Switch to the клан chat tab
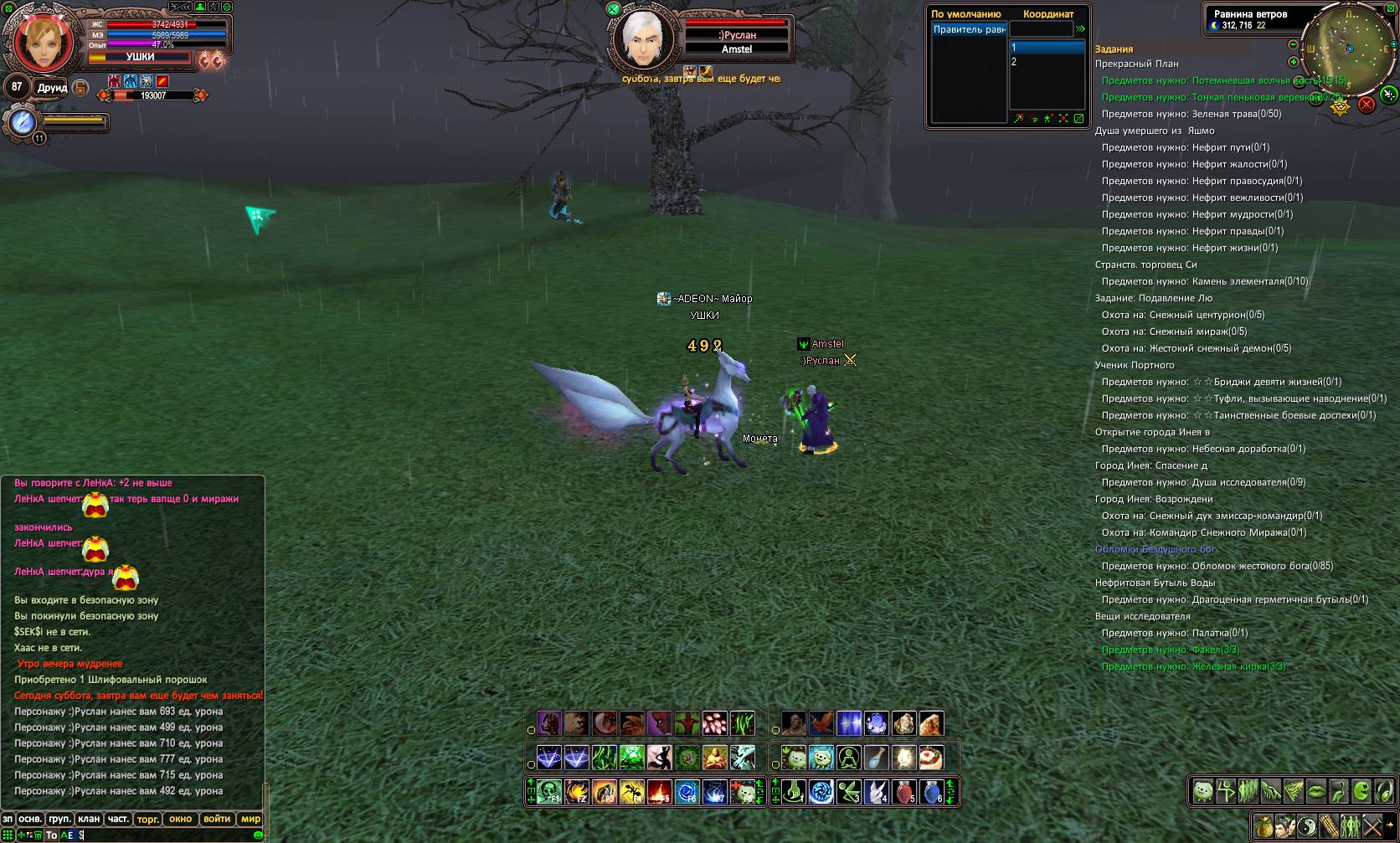Screen dimensions: 1400x843 (x=89, y=819)
